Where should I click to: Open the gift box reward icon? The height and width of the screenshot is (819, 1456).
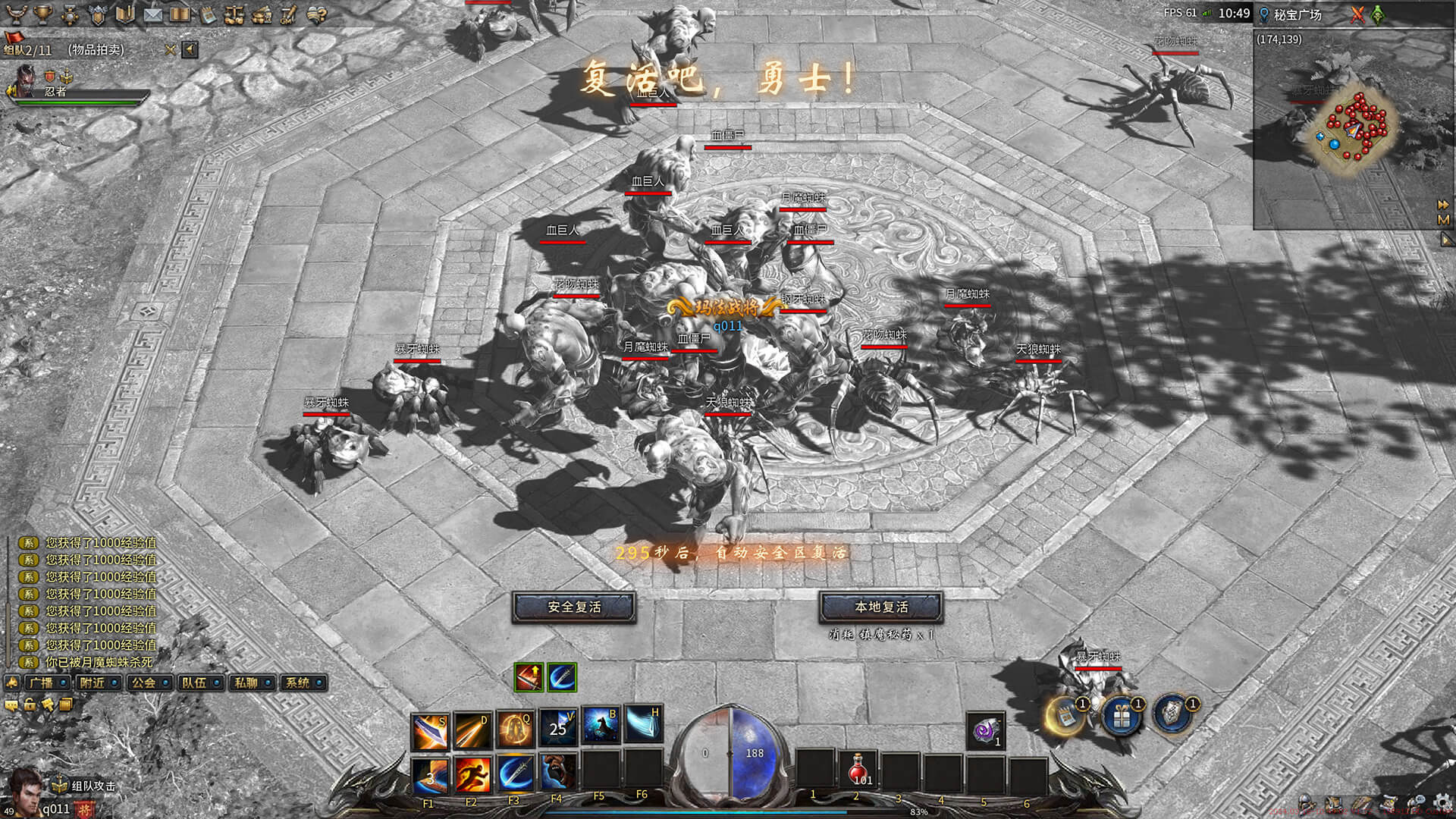point(1121,715)
